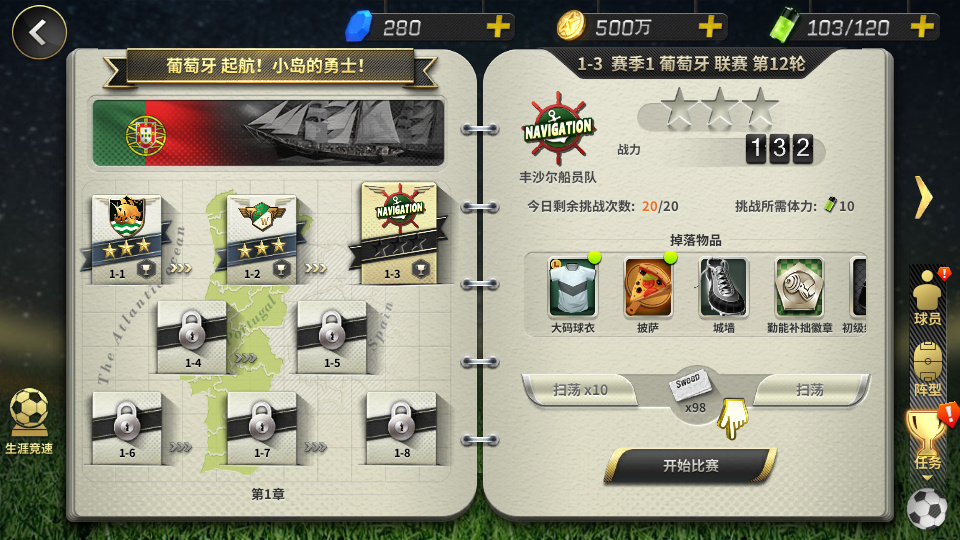Sweep ten times with 扫荡 x10
Screen dimensions: 960x540
(580, 390)
